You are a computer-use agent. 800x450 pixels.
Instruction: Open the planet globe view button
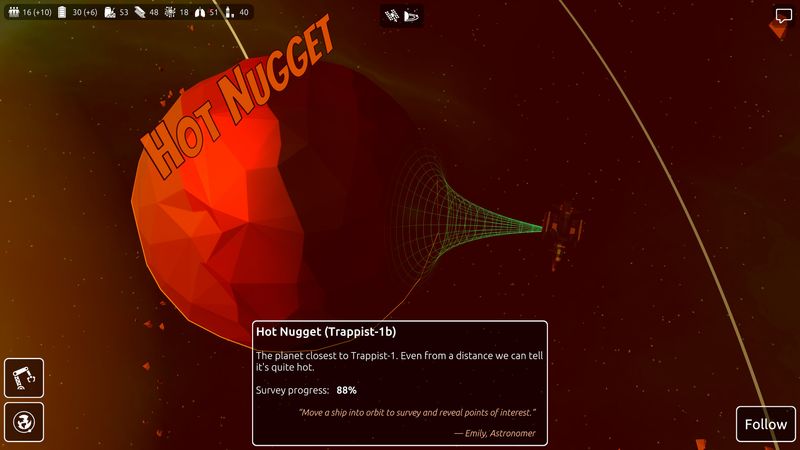(24, 424)
